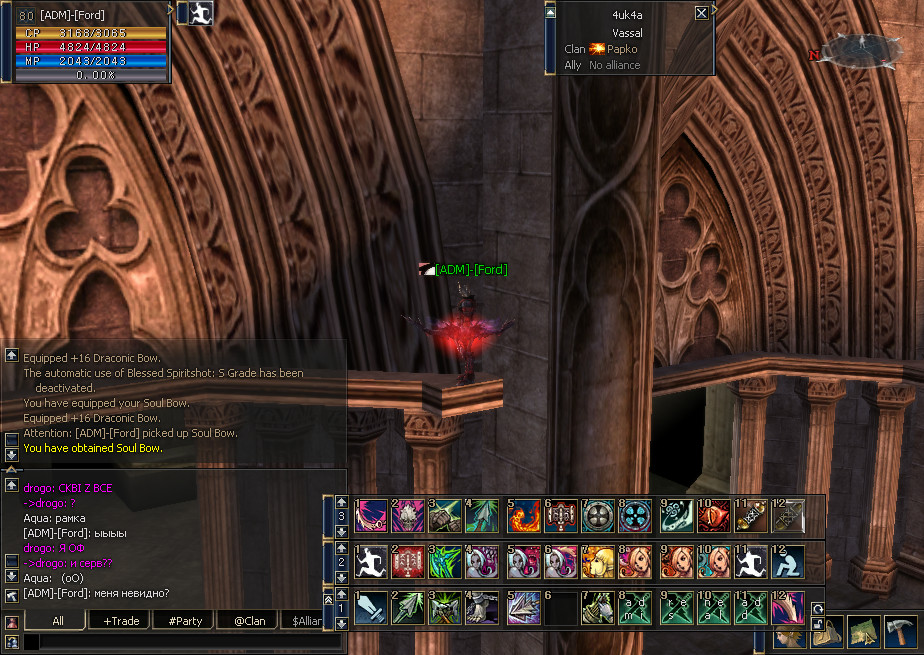Switch chat to the +Trade tab
Screen dimensions: 924x655
(x=121, y=621)
